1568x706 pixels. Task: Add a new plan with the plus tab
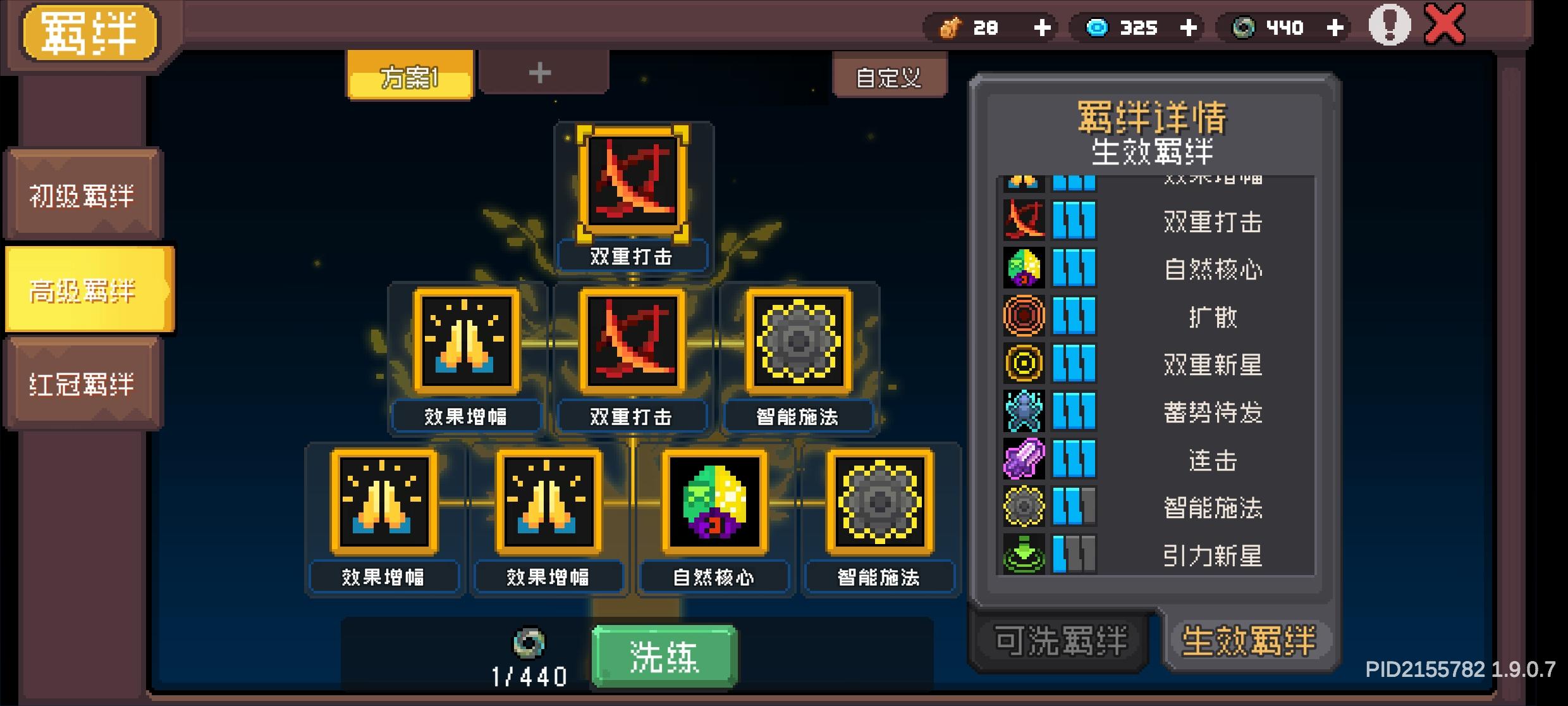point(541,73)
